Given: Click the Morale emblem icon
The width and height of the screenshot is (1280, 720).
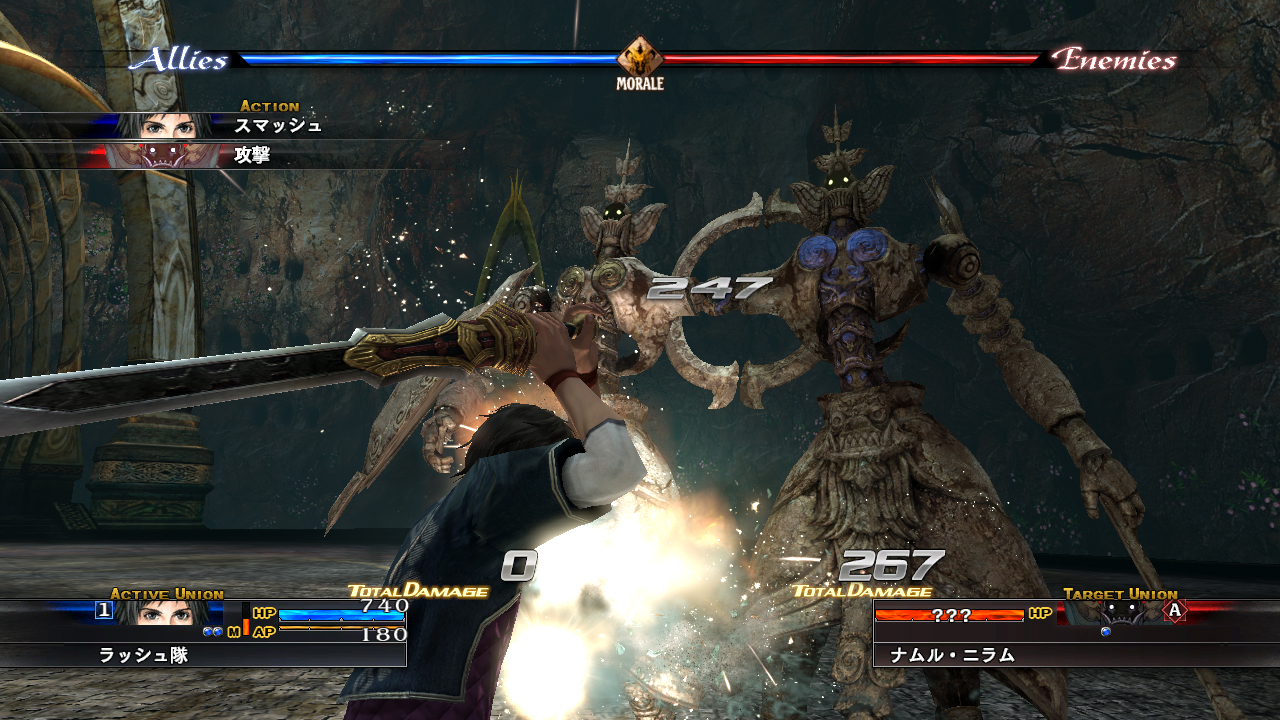Looking at the screenshot, I should click(x=640, y=58).
